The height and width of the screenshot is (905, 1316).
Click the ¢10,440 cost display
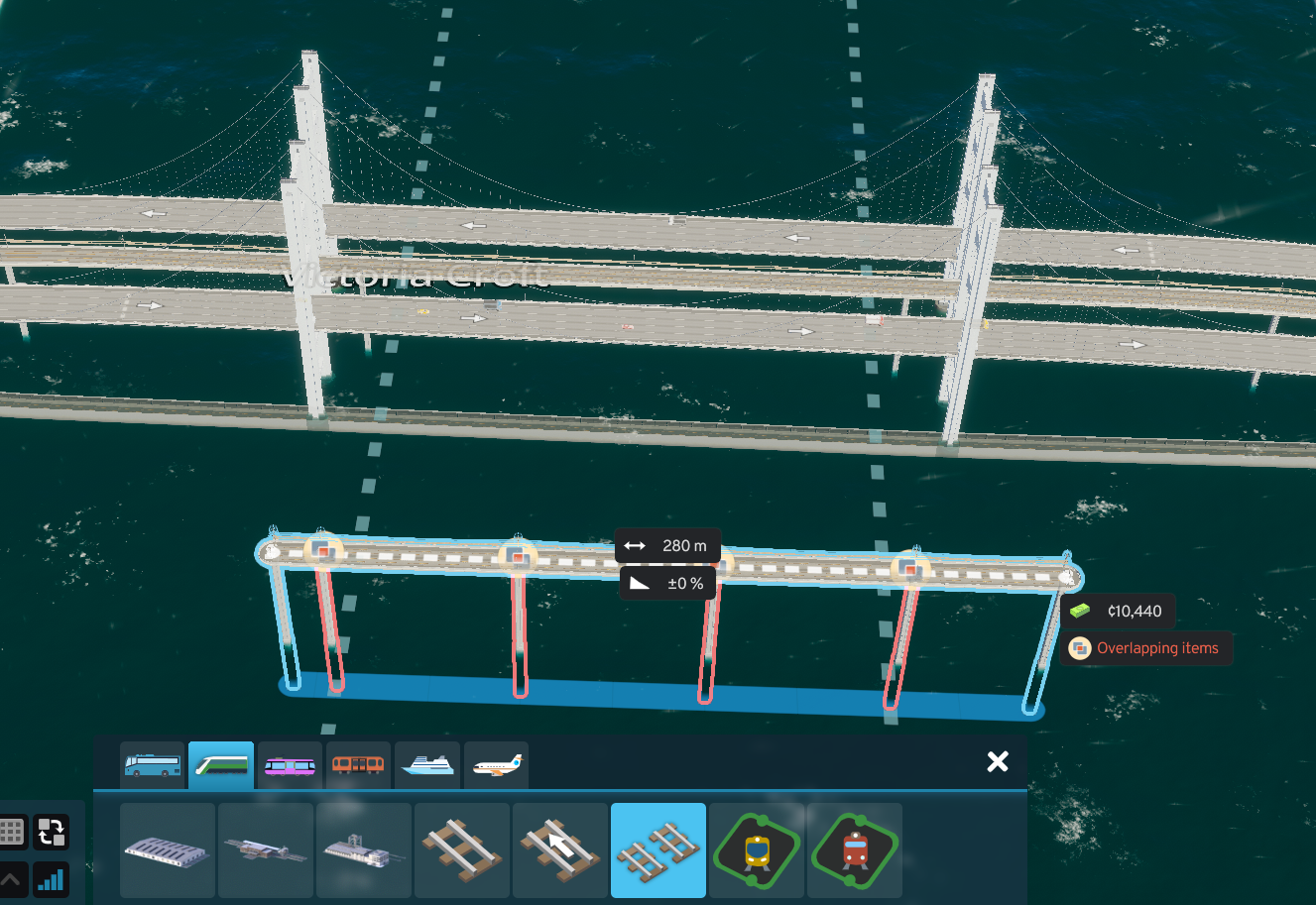point(1119,611)
